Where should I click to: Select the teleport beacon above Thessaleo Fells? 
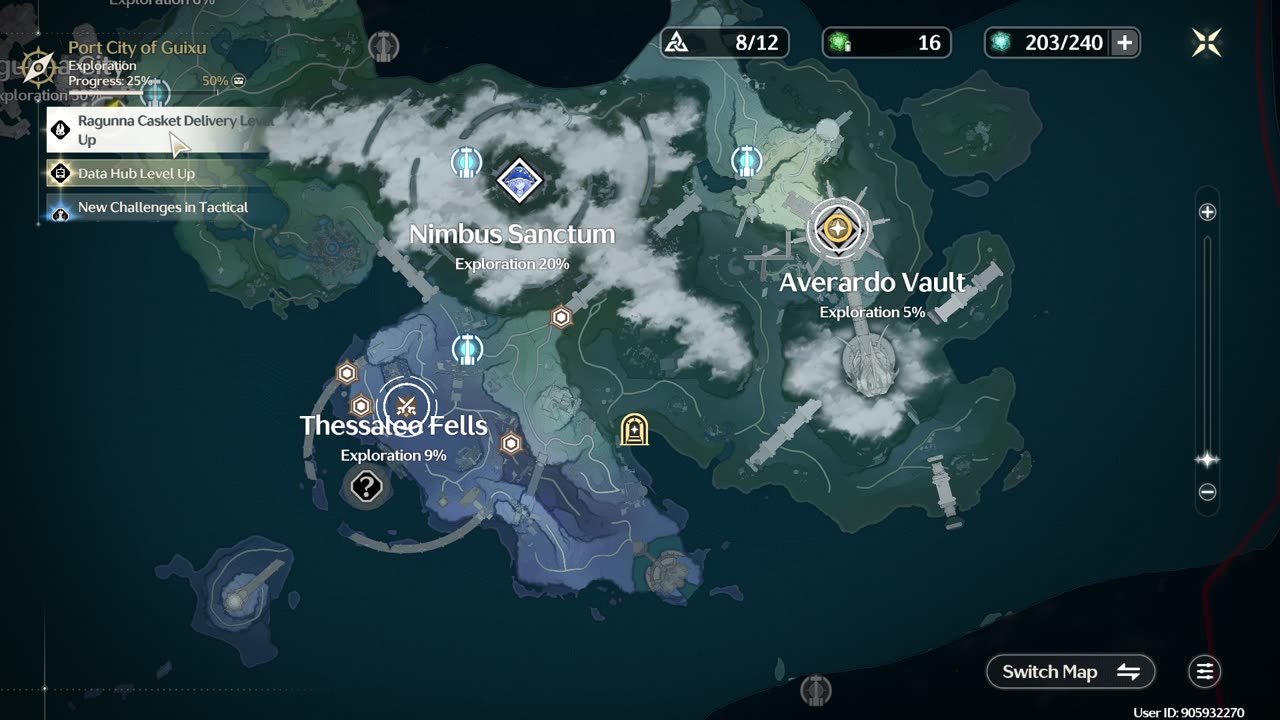click(467, 350)
